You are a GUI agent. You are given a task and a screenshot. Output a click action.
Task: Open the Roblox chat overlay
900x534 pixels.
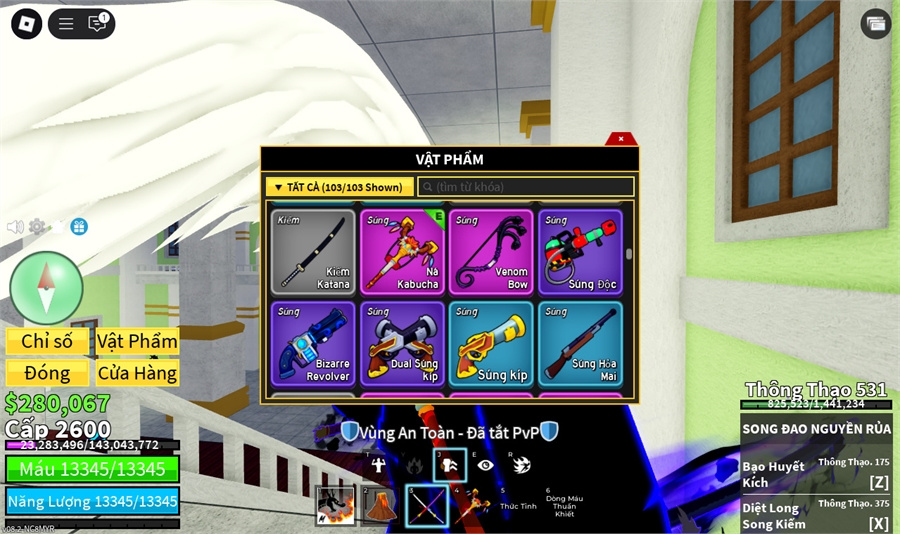pos(97,24)
